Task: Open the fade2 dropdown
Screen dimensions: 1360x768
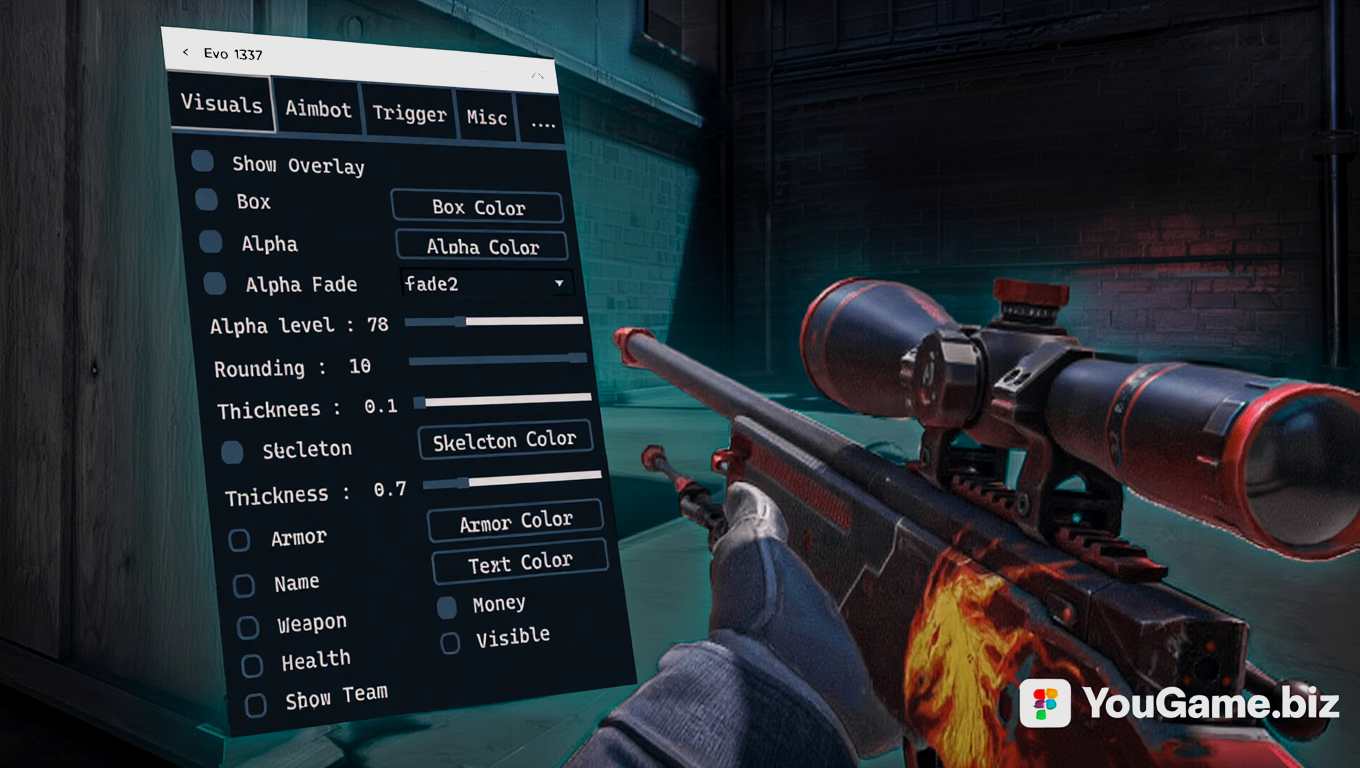Action: pyautogui.click(x=487, y=284)
